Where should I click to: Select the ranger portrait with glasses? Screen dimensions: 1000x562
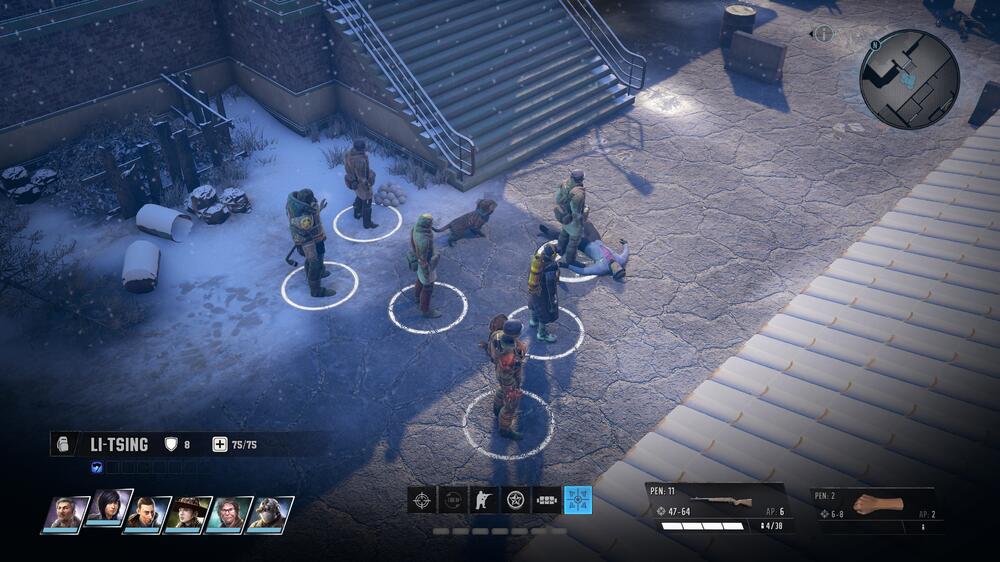[229, 514]
